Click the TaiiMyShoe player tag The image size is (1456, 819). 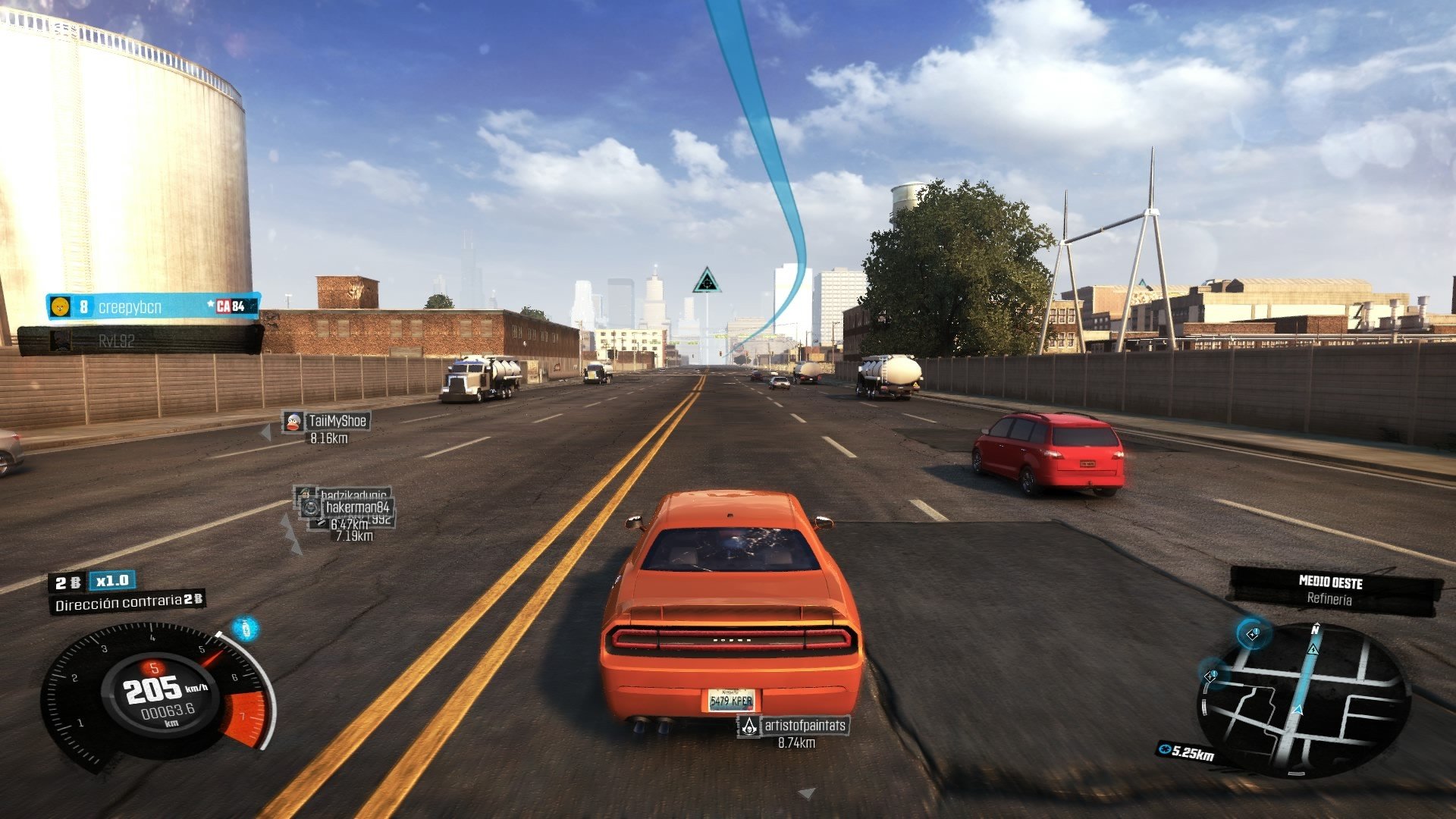pyautogui.click(x=326, y=422)
